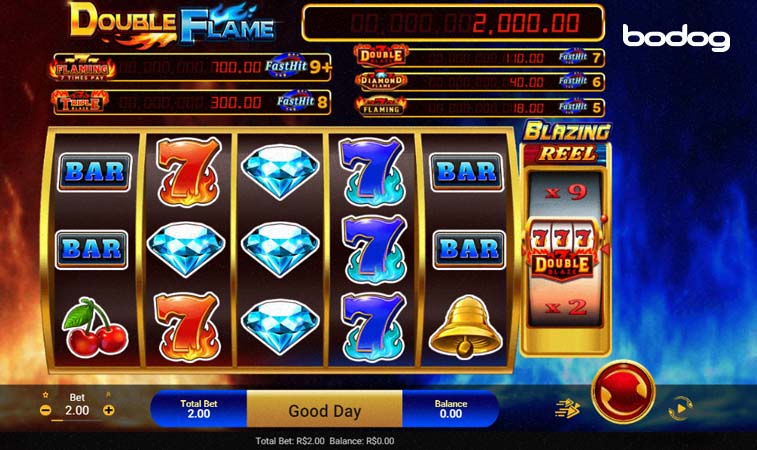Click the bodog logo
Image resolution: width=757 pixels, height=450 pixels.
[x=676, y=38]
